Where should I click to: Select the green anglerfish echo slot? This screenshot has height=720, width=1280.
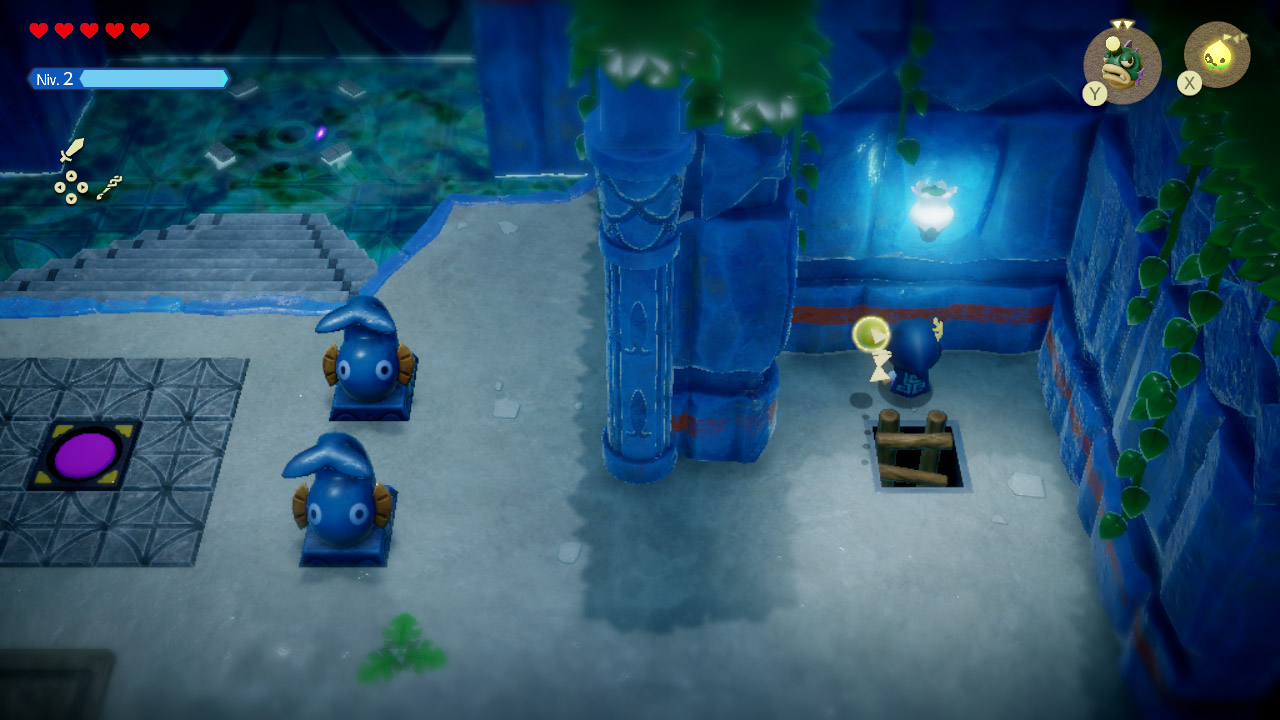coord(1122,64)
